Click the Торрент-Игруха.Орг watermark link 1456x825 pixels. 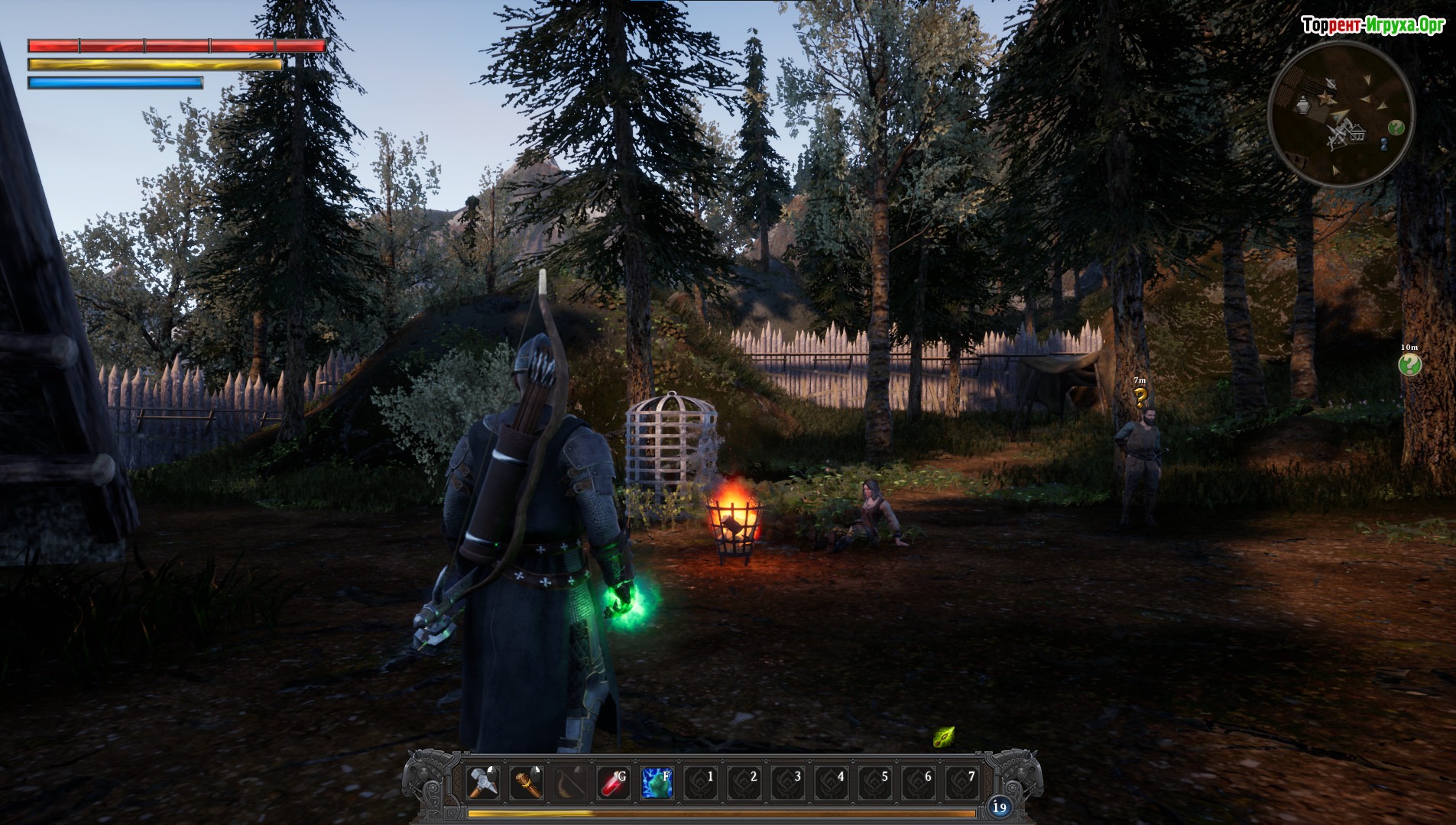1373,25
